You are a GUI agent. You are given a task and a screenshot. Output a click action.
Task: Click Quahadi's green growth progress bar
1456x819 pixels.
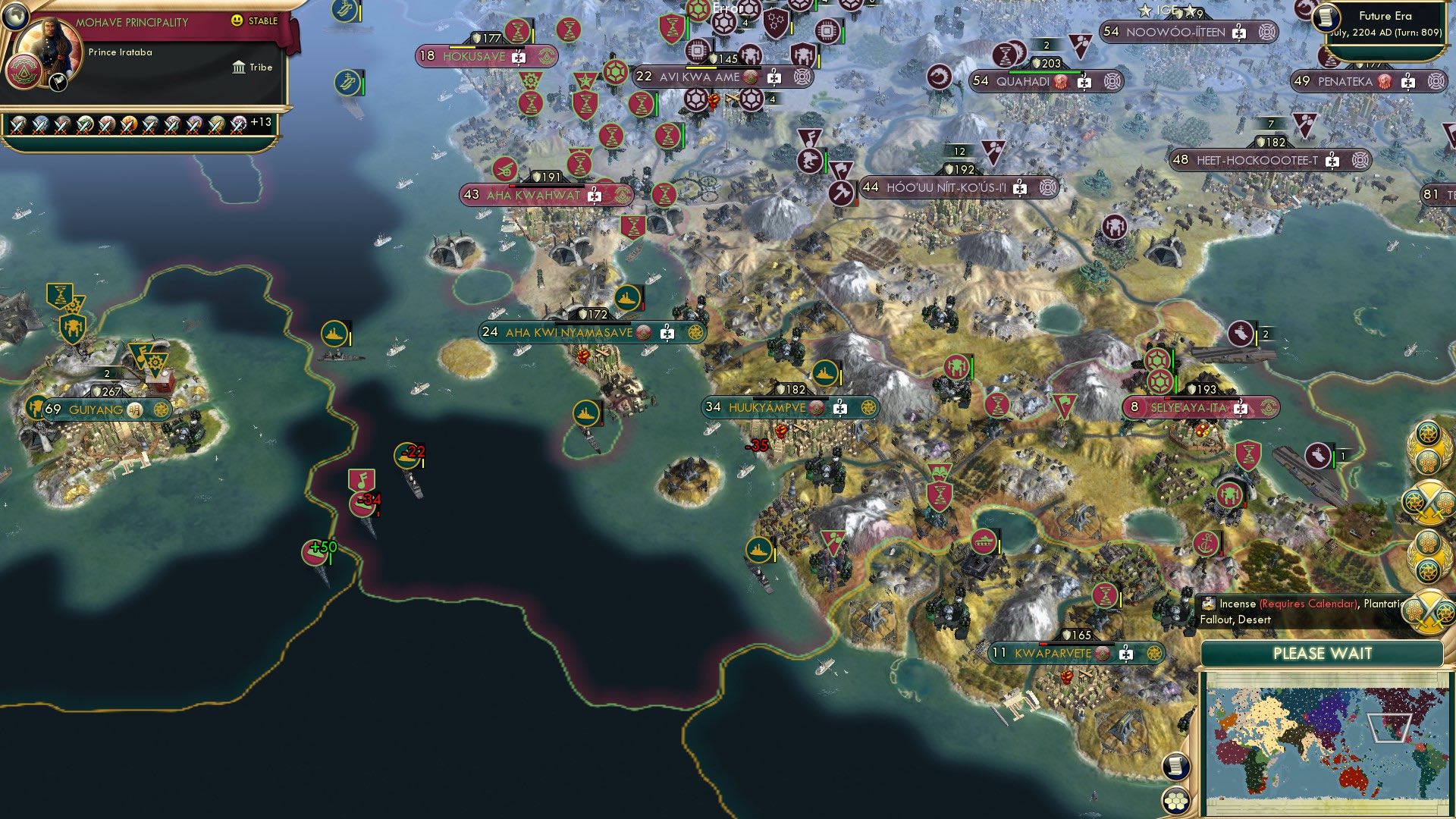pos(1045,72)
